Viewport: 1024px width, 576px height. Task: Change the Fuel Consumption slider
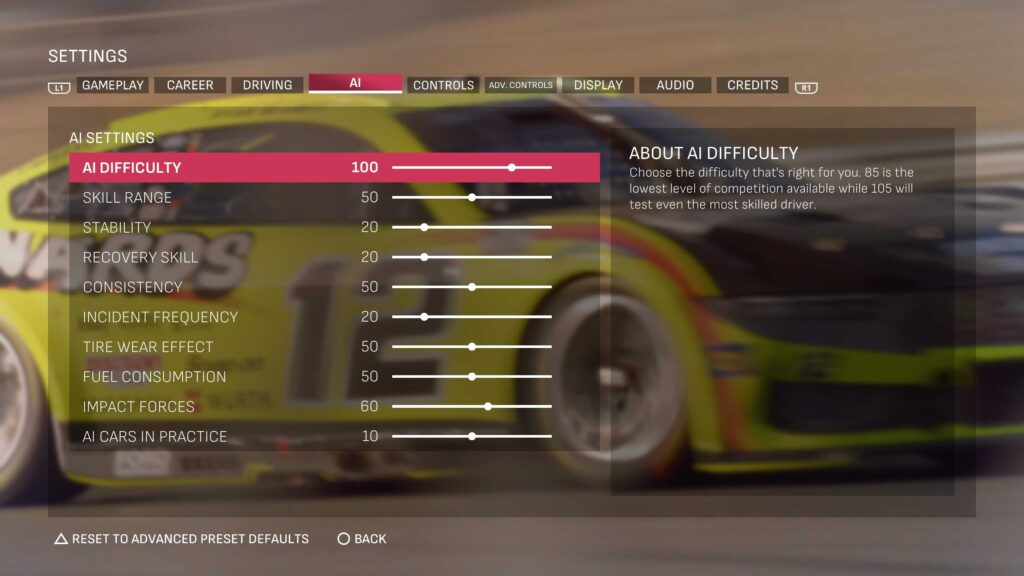point(472,377)
